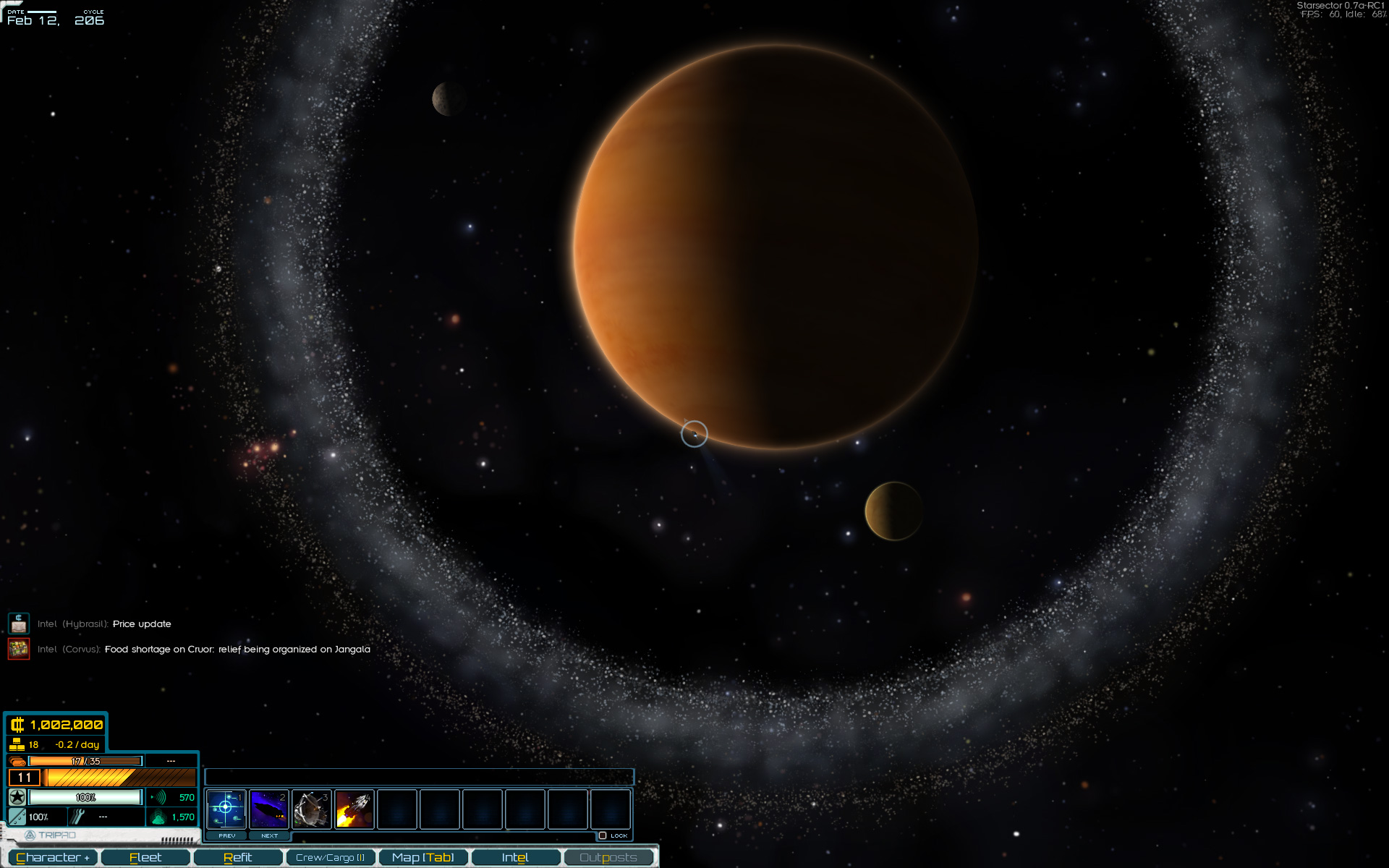1389x868 pixels.
Task: Activate the burning-ship ability in slot 4
Action: coord(354,809)
